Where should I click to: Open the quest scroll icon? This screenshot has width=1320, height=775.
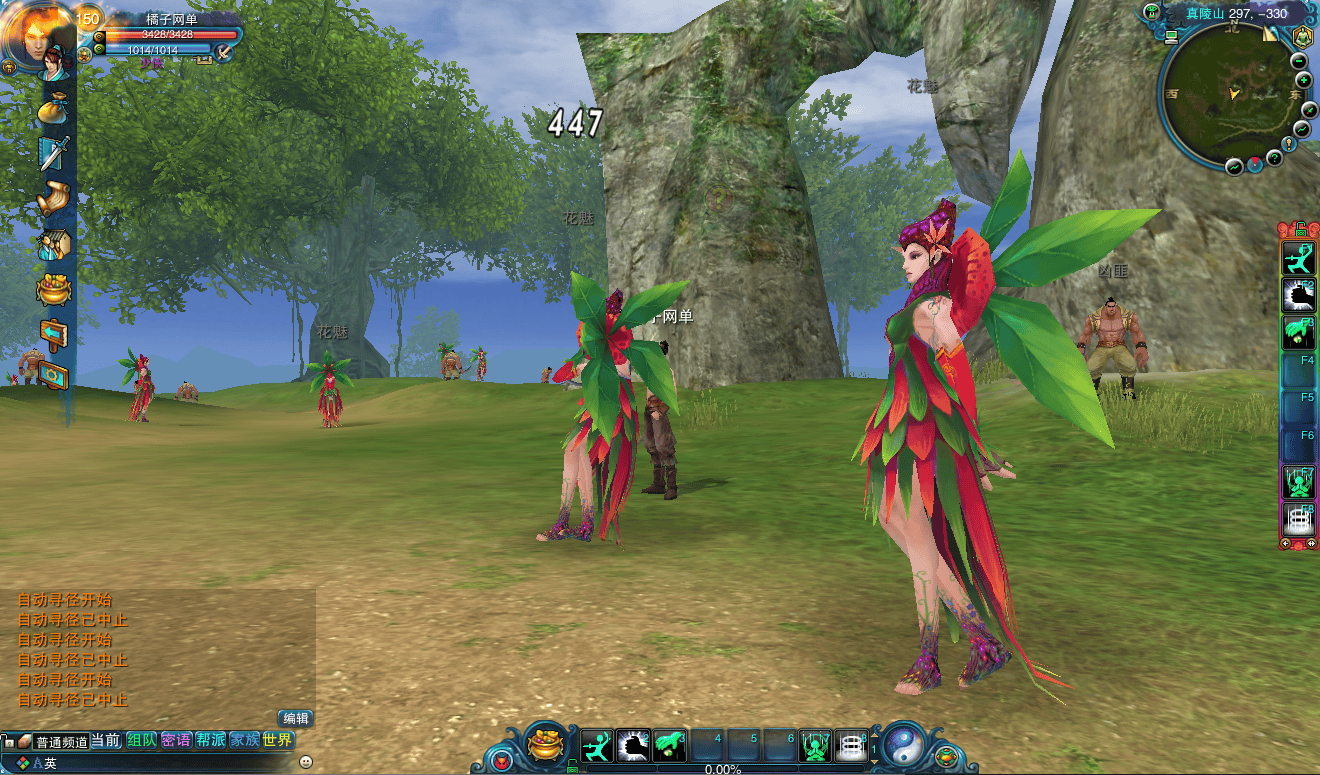52,198
